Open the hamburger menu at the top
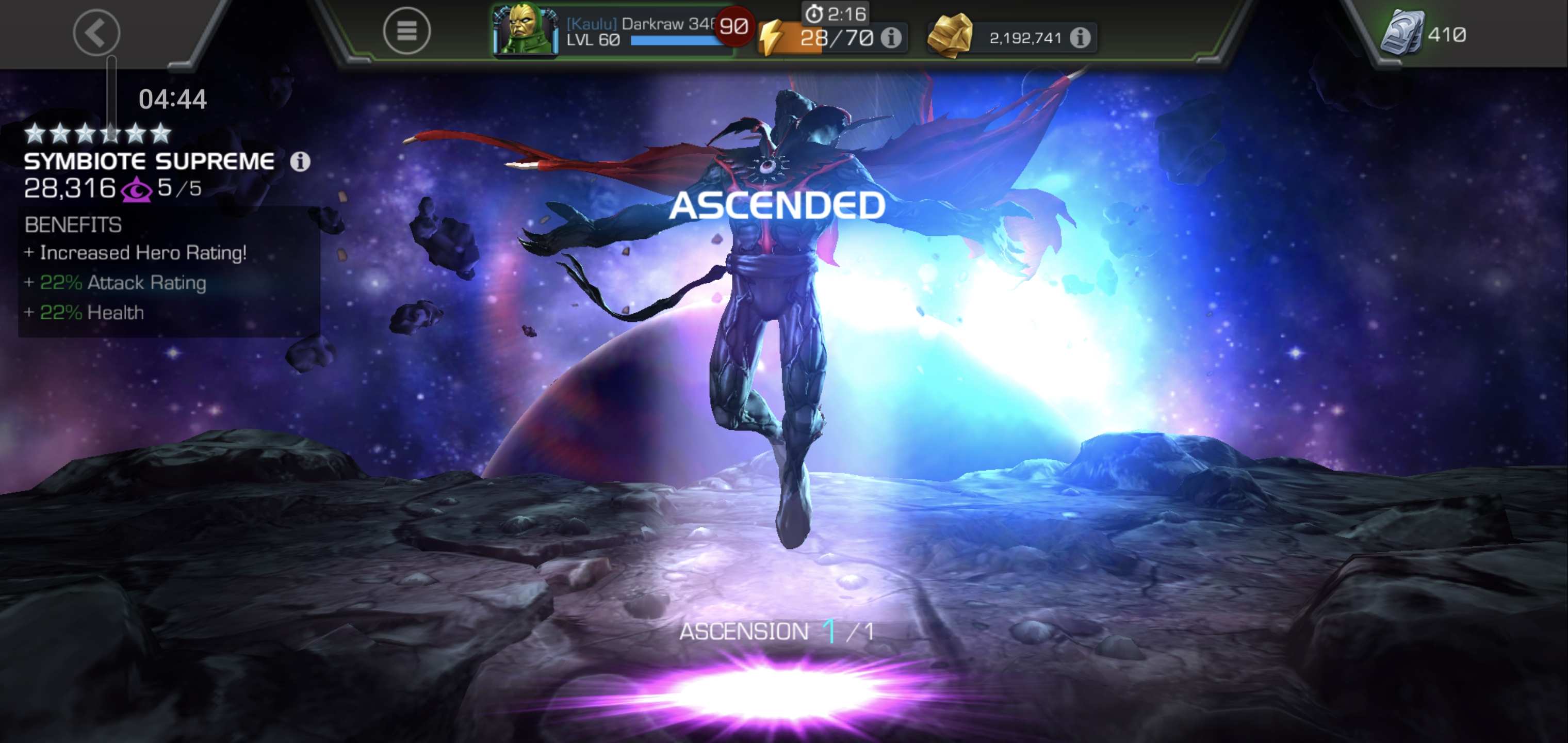The image size is (1568, 743). pyautogui.click(x=406, y=31)
